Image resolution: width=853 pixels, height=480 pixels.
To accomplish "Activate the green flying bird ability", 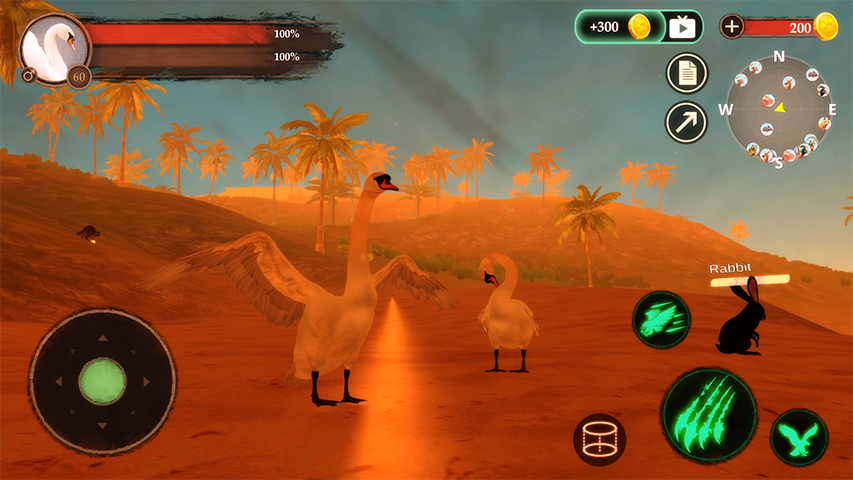I will [799, 437].
